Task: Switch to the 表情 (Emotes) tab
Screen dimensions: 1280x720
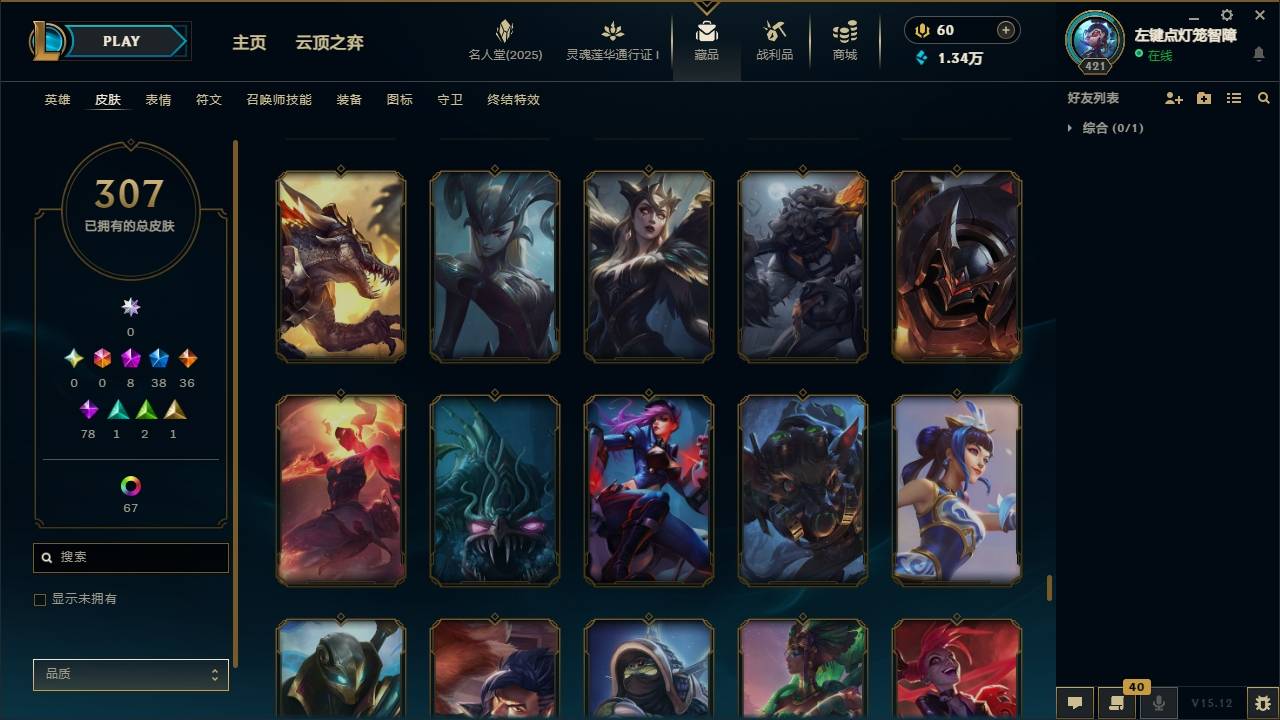Action: (160, 100)
